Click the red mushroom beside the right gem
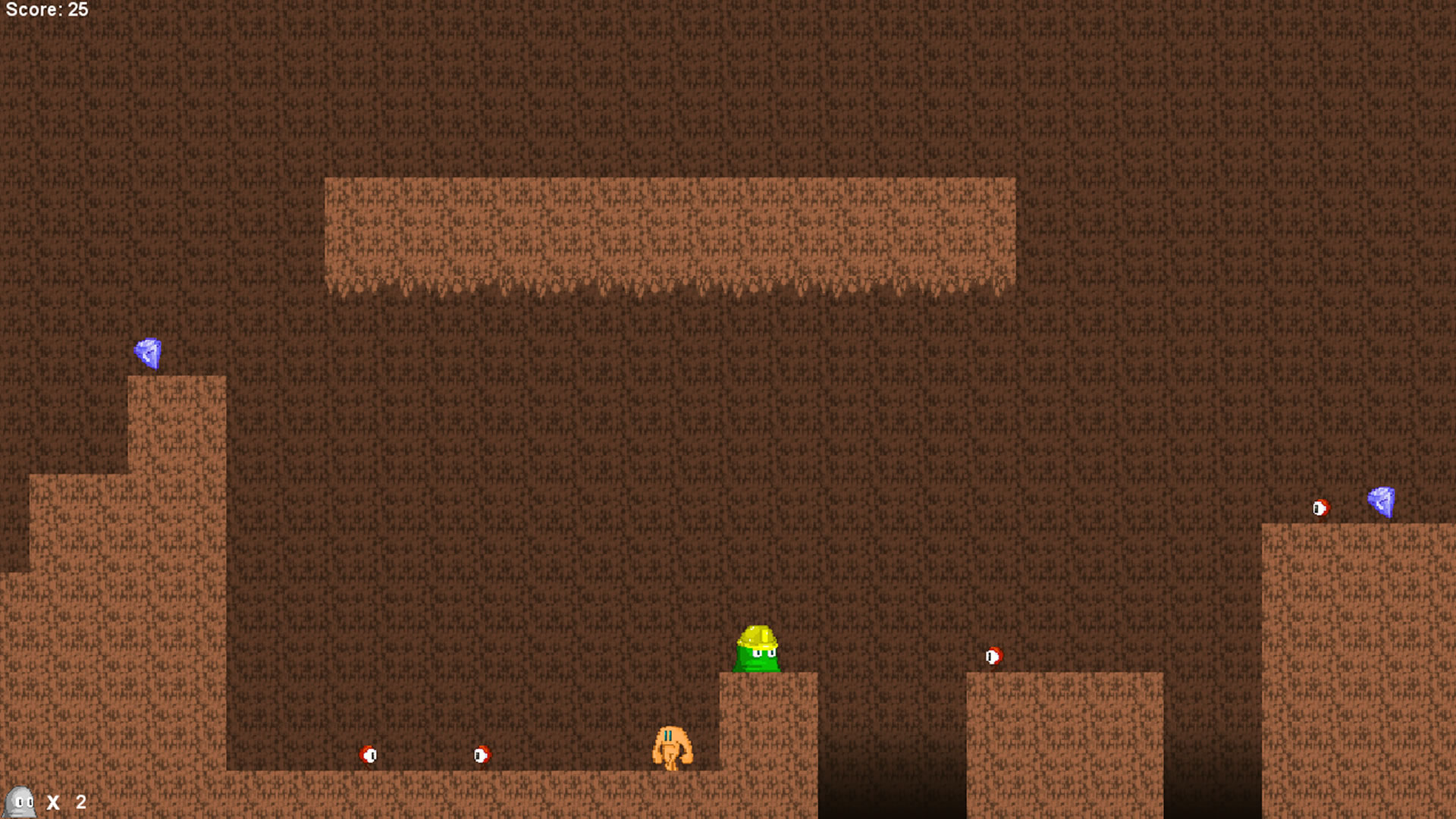 coord(1323,508)
